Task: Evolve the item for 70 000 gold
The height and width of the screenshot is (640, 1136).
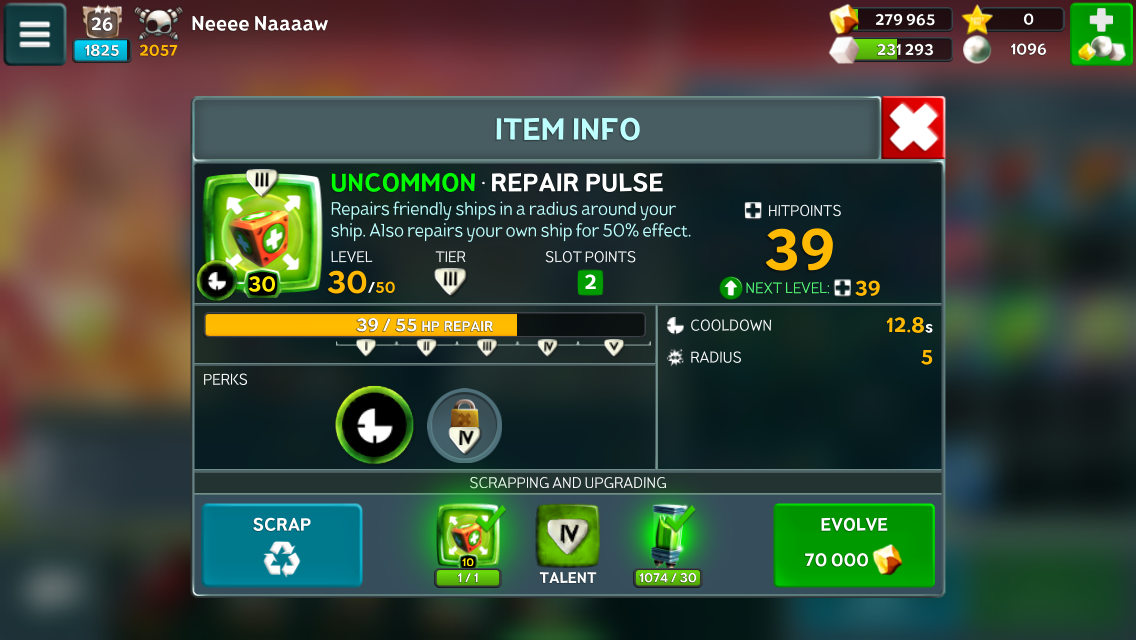Action: coord(853,545)
